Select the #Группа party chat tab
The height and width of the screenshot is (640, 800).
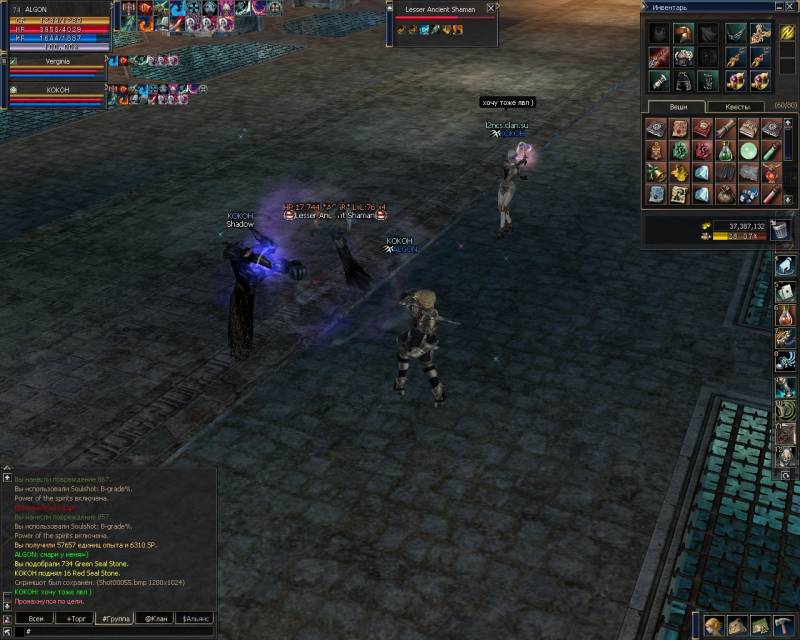[112, 619]
